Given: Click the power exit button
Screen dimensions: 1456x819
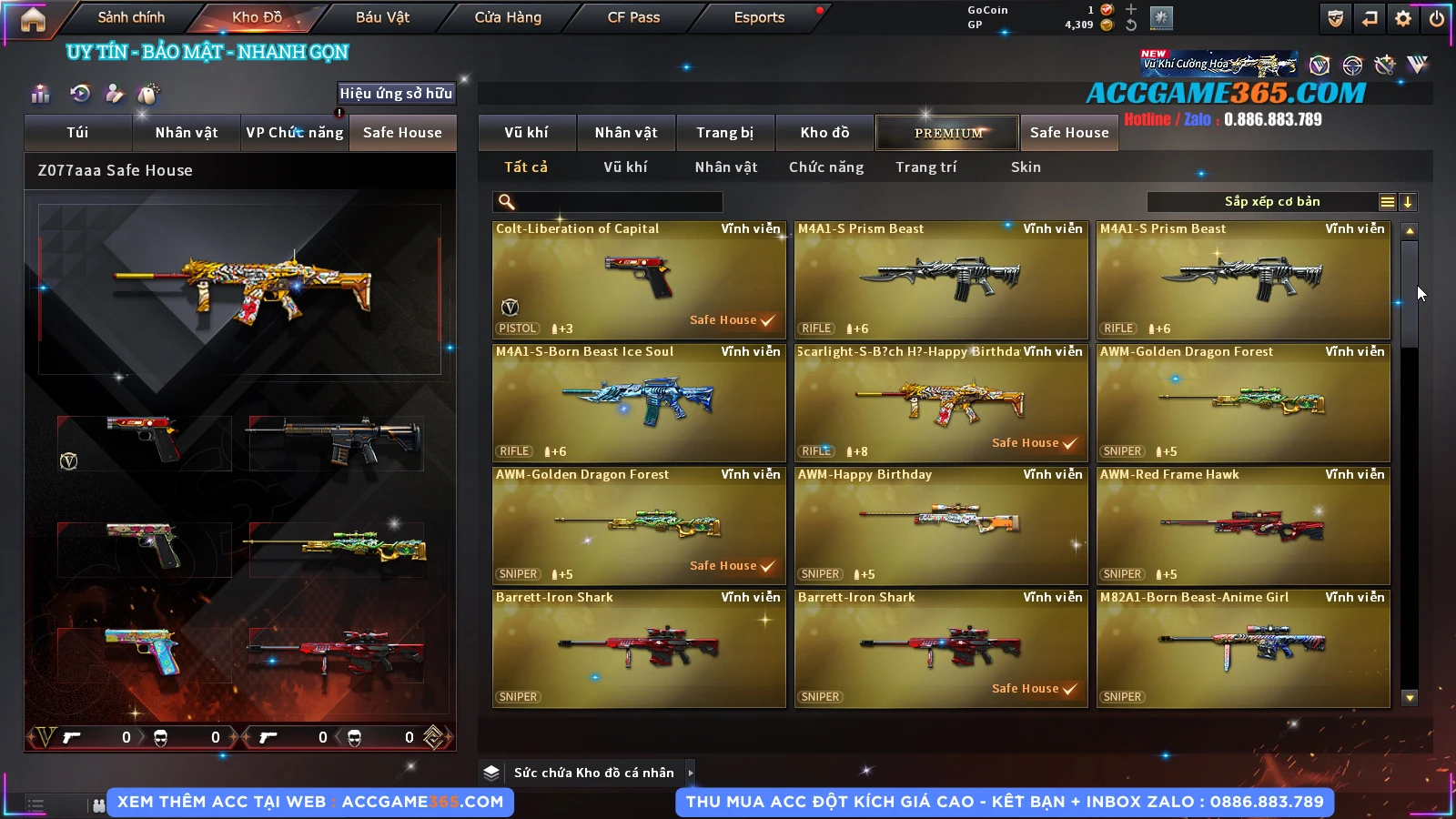Looking at the screenshot, I should pos(1437,18).
